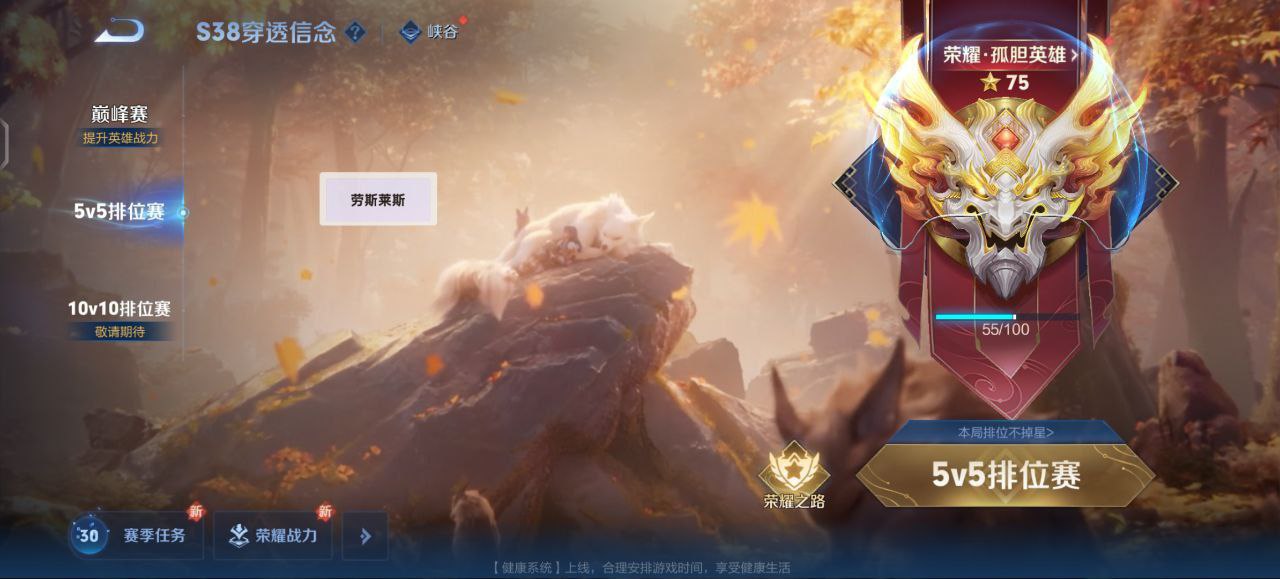Go back with the return arrow
The width and height of the screenshot is (1280, 579).
tap(120, 31)
